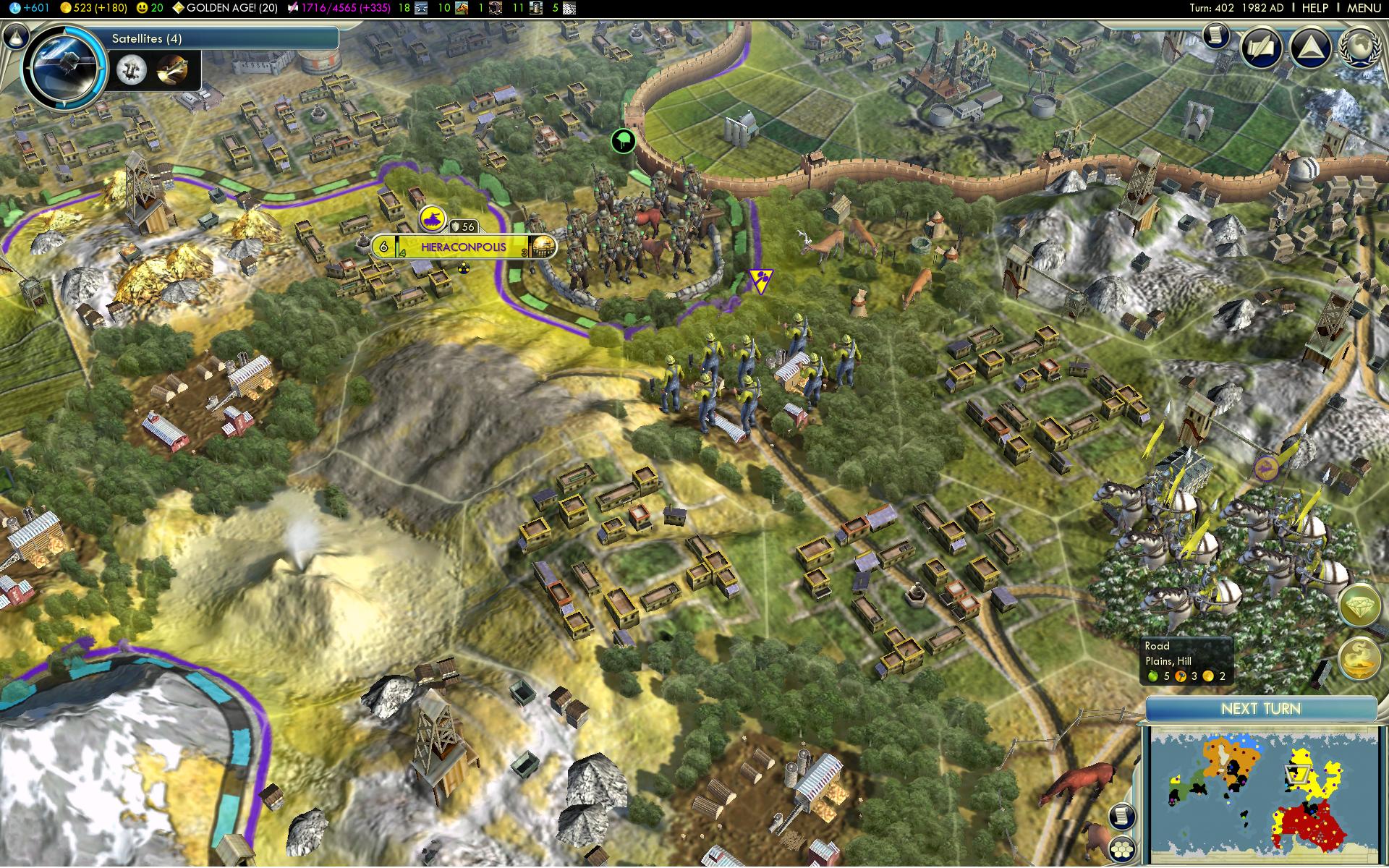Click the smiley happiness indicator
1389x868 pixels.
[150, 8]
